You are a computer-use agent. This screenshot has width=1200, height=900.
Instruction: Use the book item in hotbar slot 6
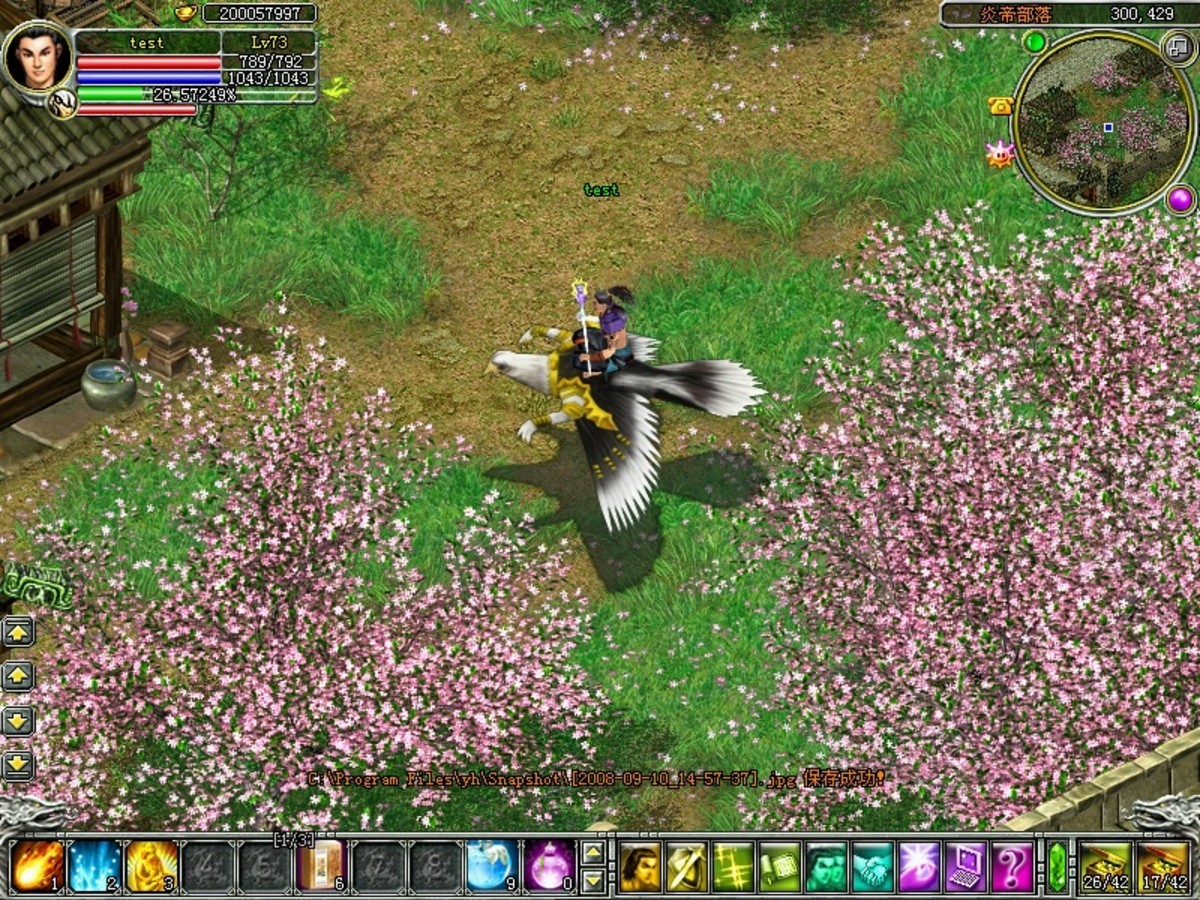tap(321, 866)
